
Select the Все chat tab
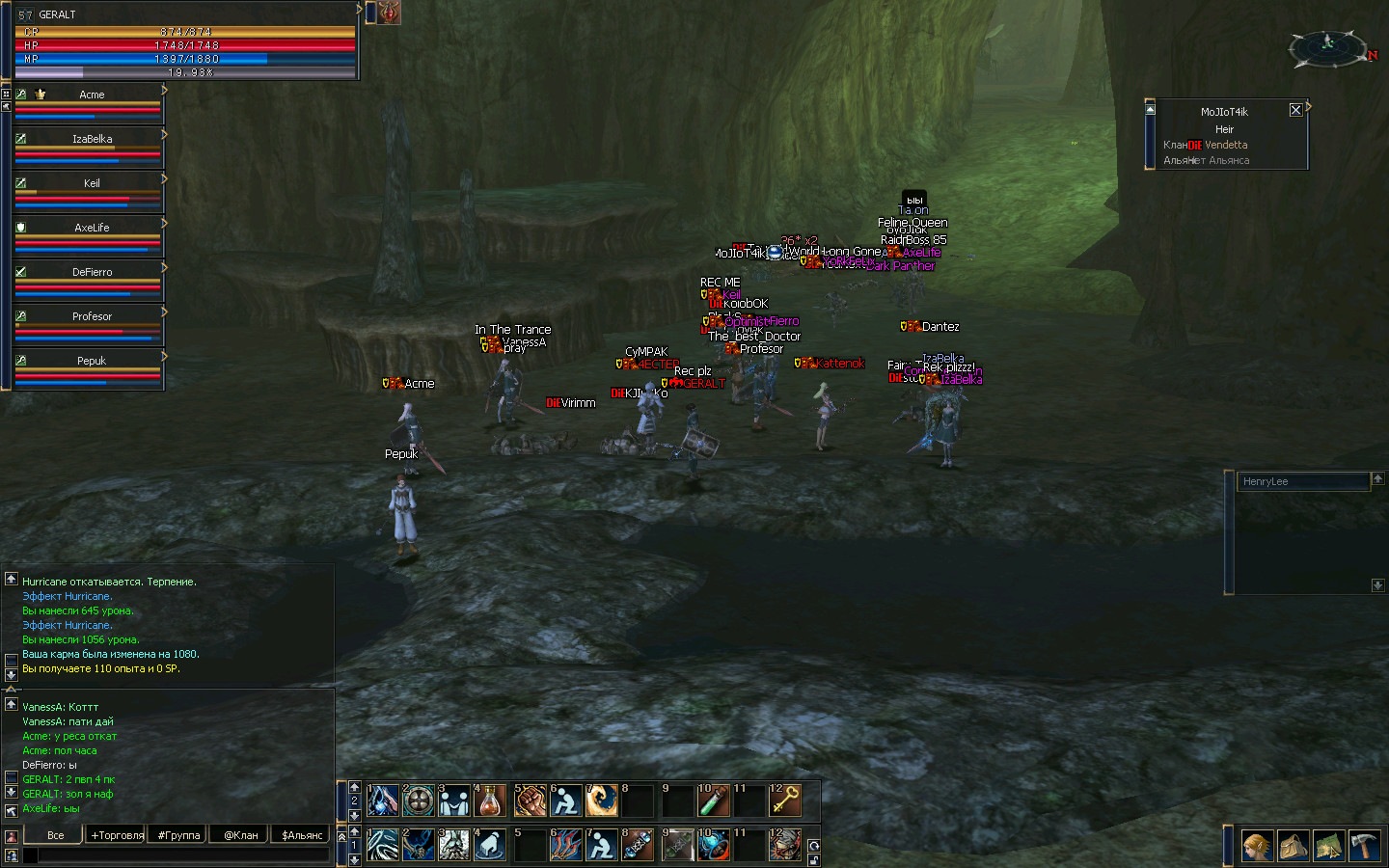click(56, 835)
